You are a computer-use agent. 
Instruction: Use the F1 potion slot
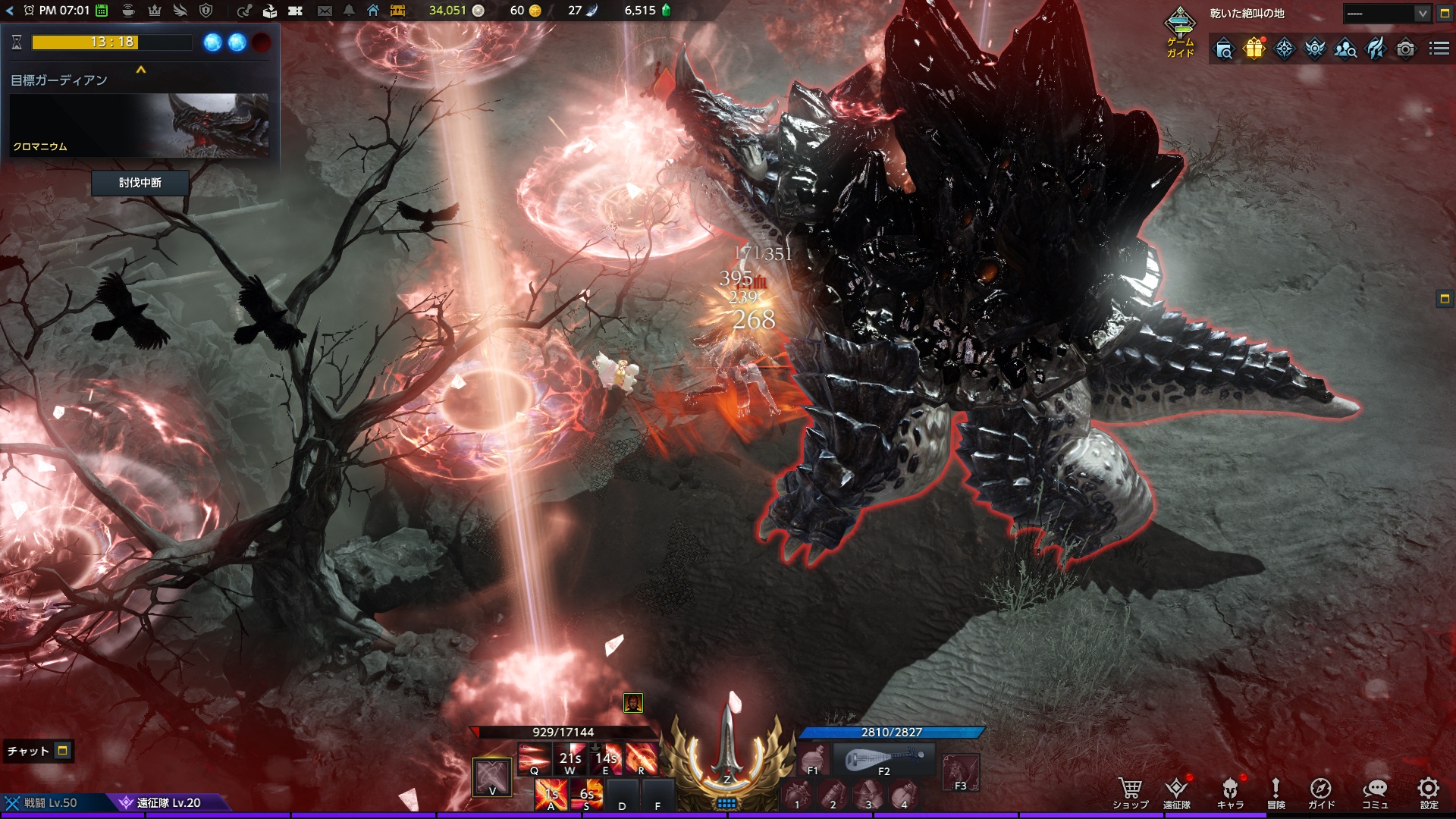pyautogui.click(x=813, y=759)
